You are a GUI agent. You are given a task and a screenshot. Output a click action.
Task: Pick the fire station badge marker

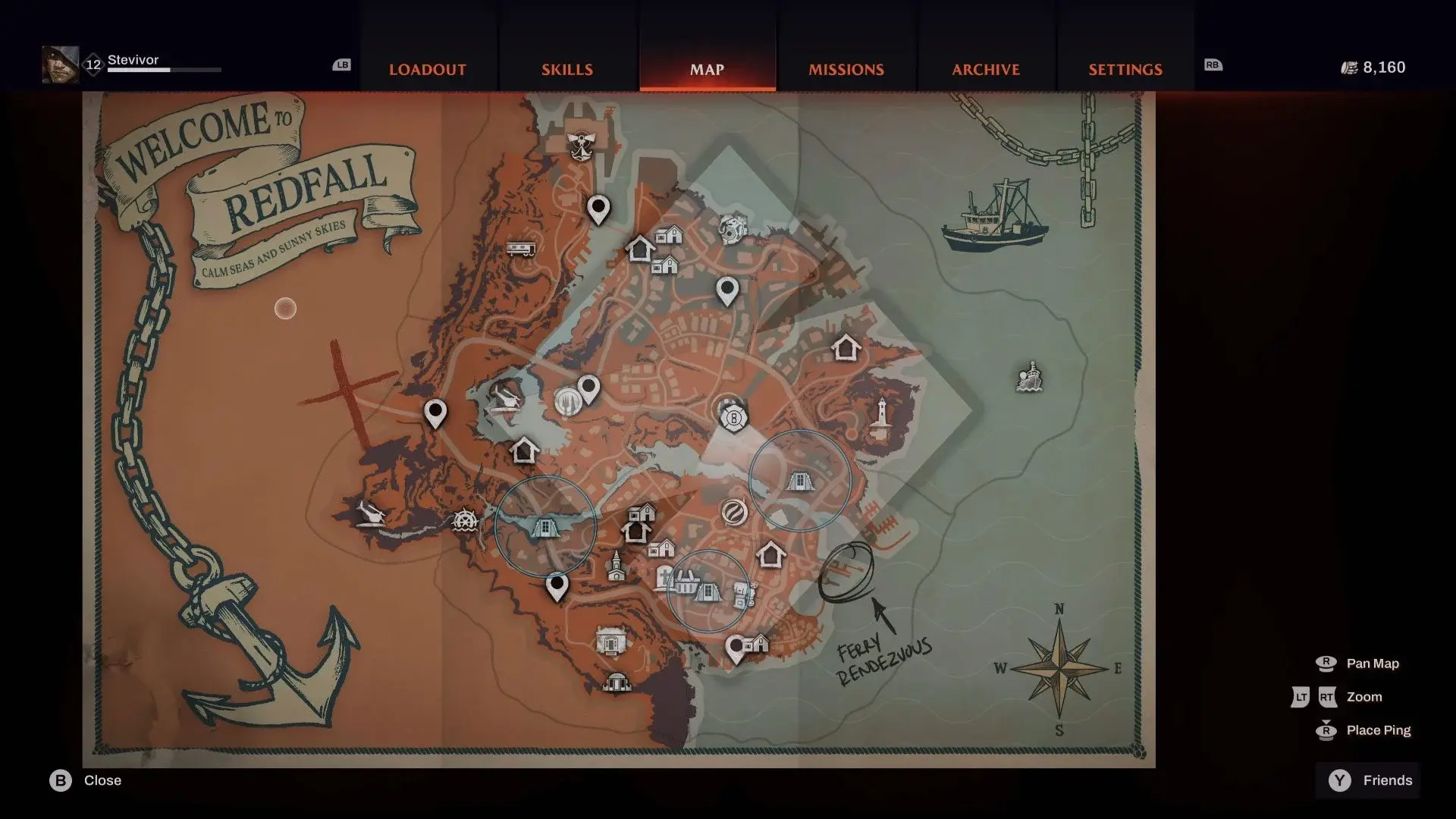[x=733, y=418]
